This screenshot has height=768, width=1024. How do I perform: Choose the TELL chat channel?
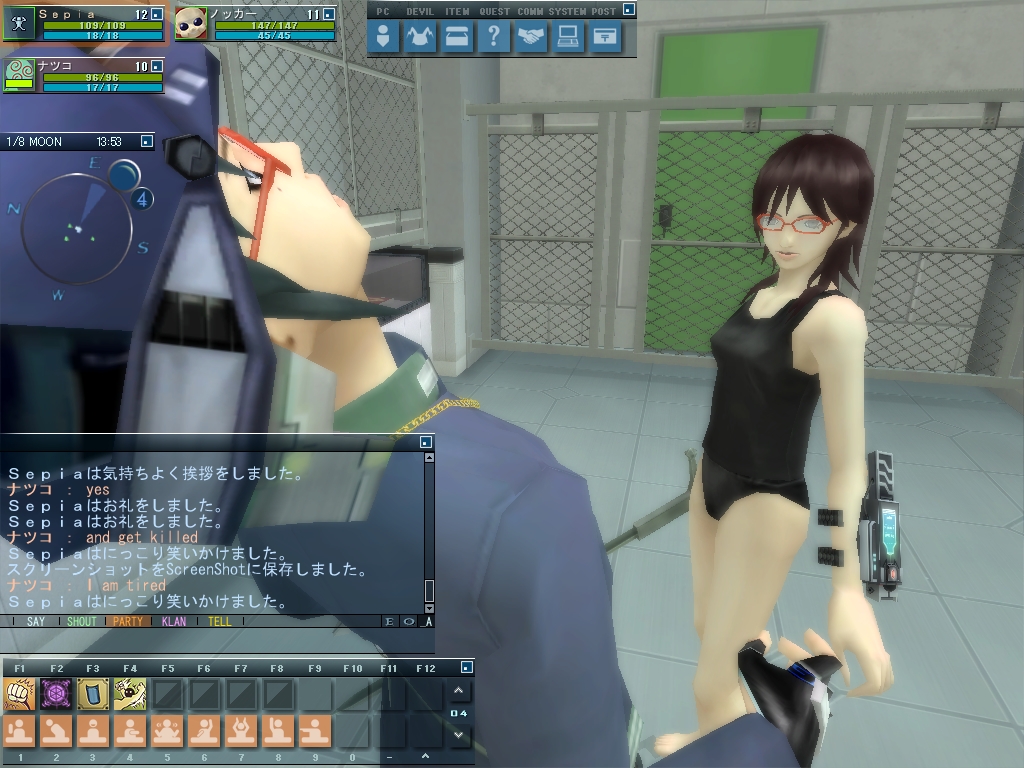tap(219, 621)
